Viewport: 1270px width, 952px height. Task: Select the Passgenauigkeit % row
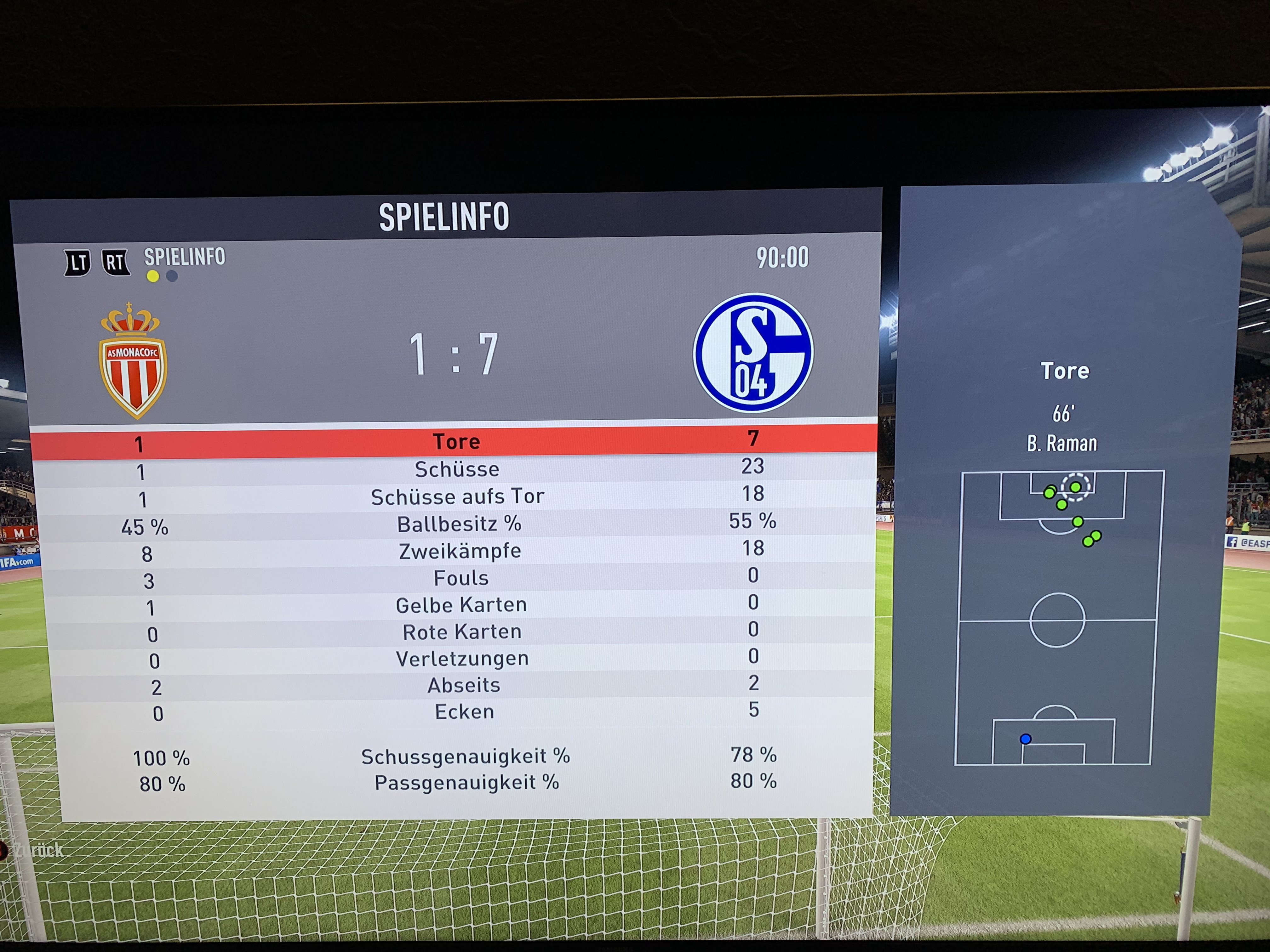[467, 783]
